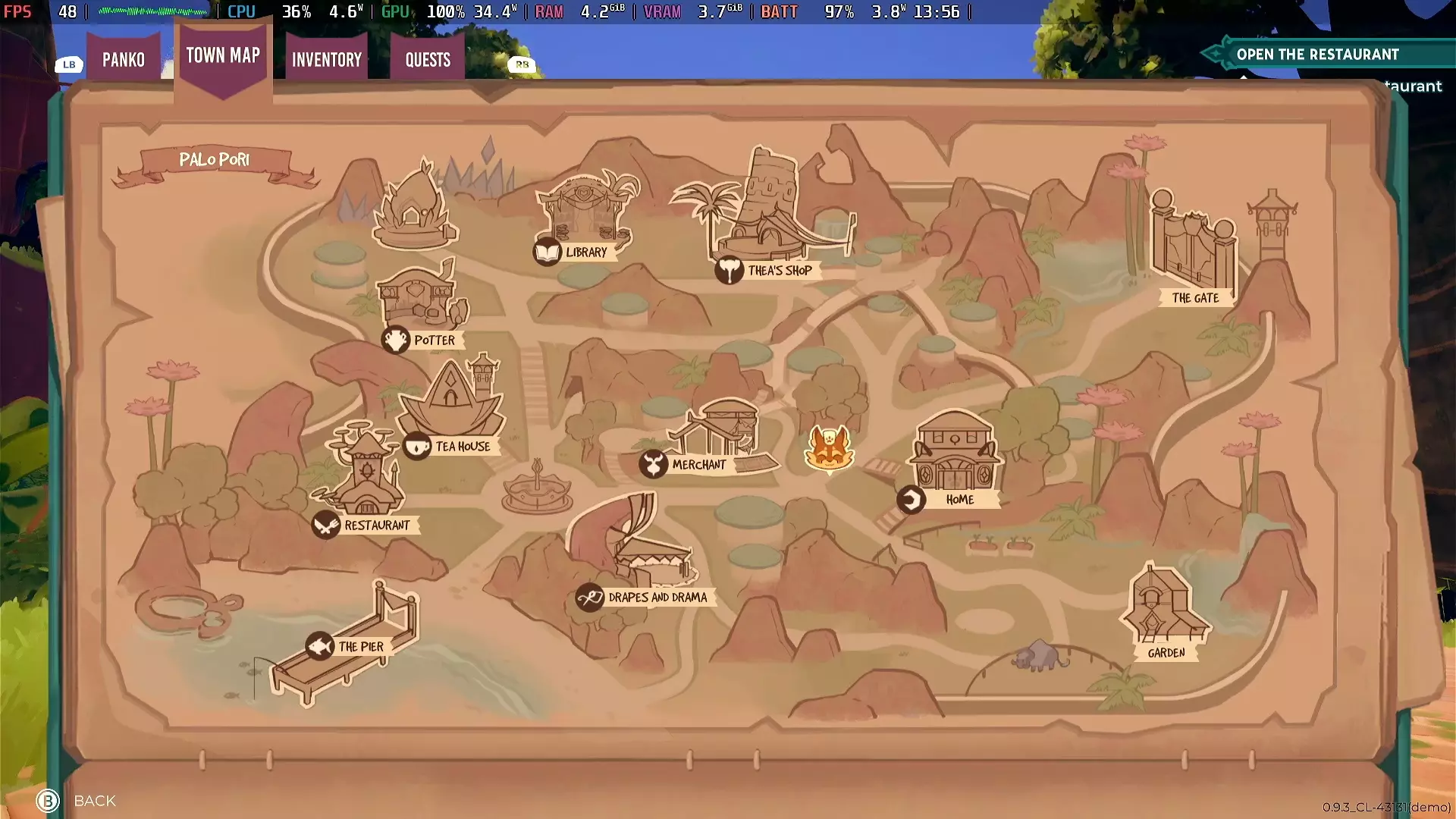Click The Pier fishing marker

tap(320, 647)
